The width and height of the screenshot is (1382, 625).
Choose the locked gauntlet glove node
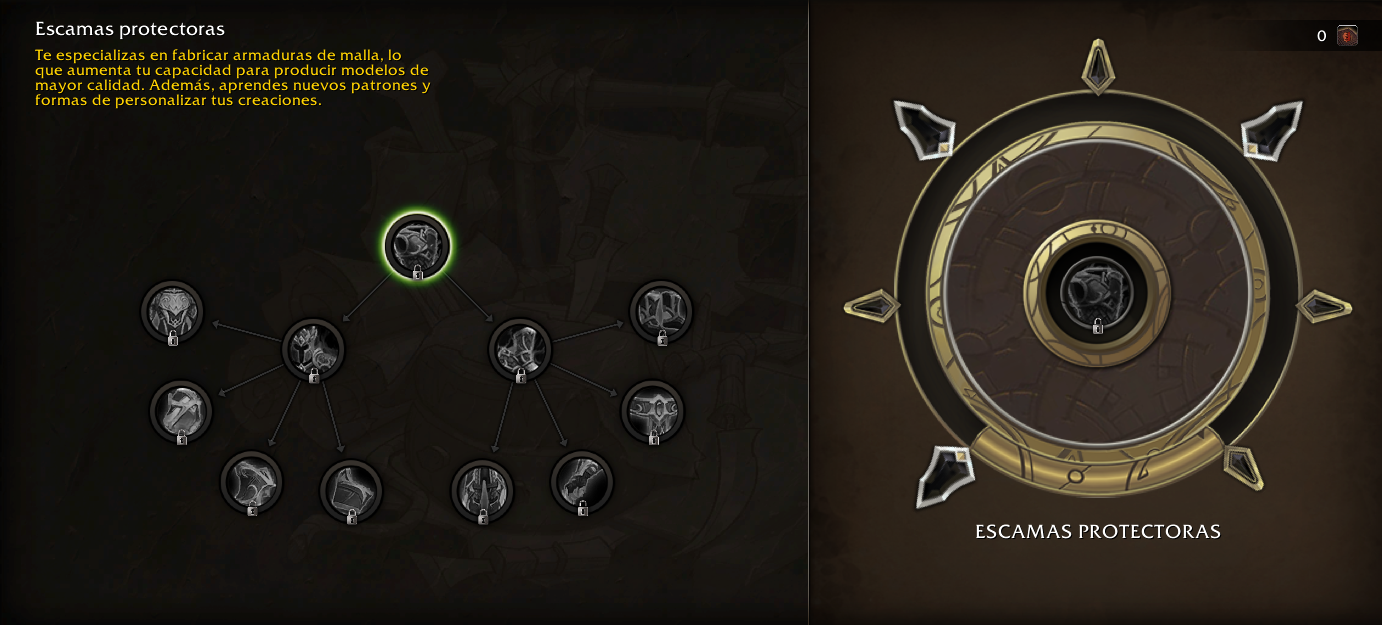582,481
